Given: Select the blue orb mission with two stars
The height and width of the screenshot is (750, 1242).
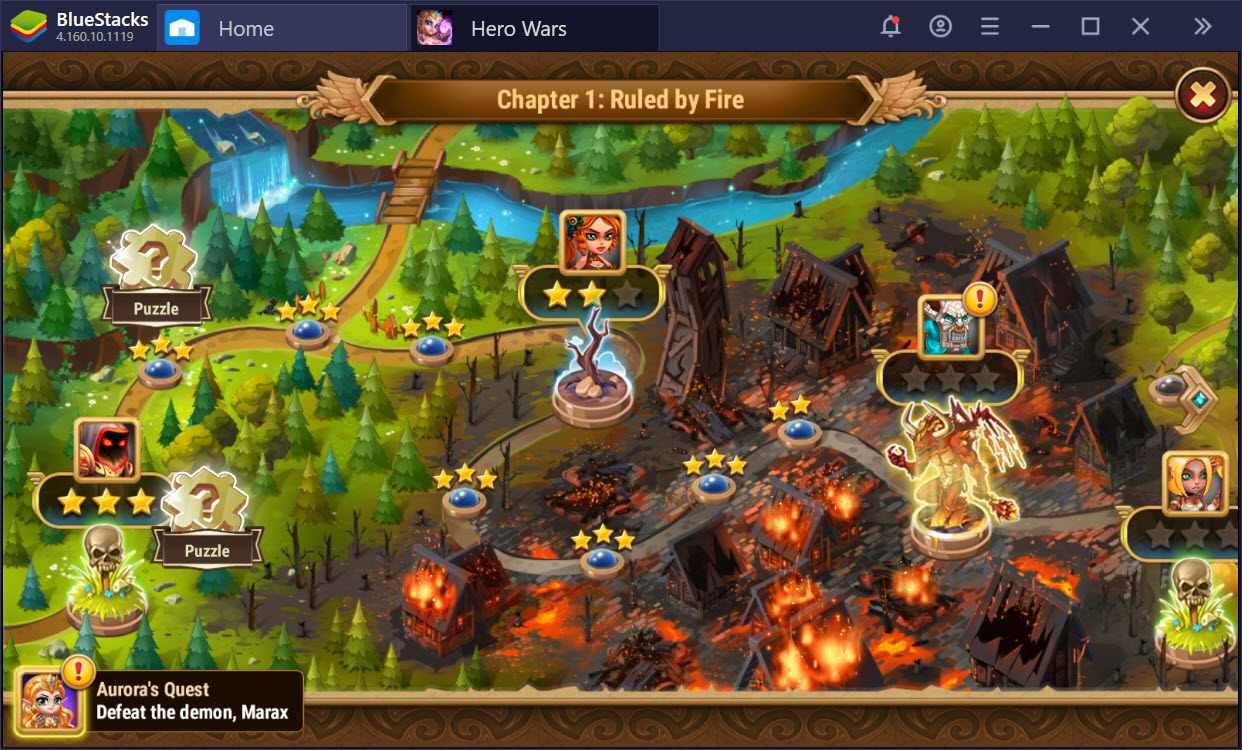Looking at the screenshot, I should coord(799,431).
